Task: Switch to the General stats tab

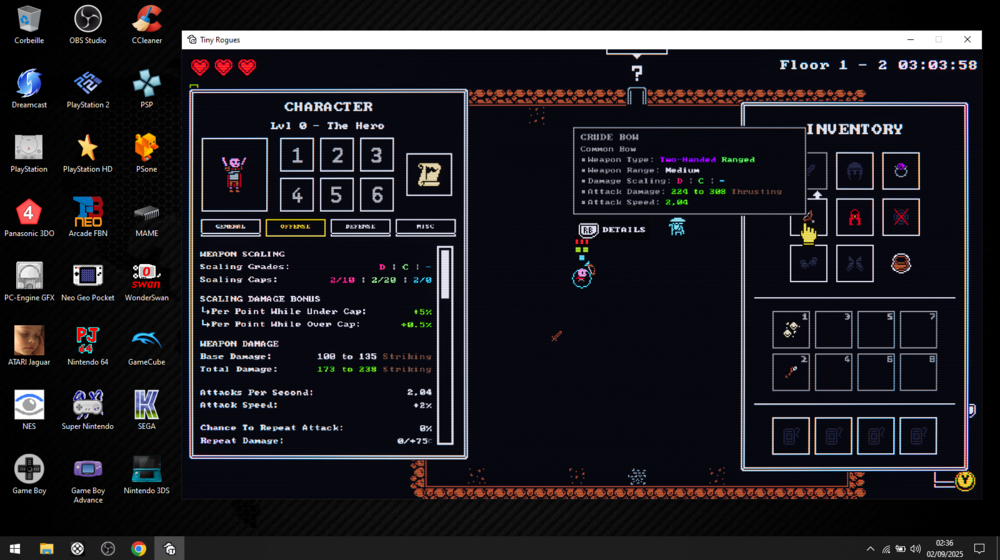Action: pyautogui.click(x=230, y=227)
